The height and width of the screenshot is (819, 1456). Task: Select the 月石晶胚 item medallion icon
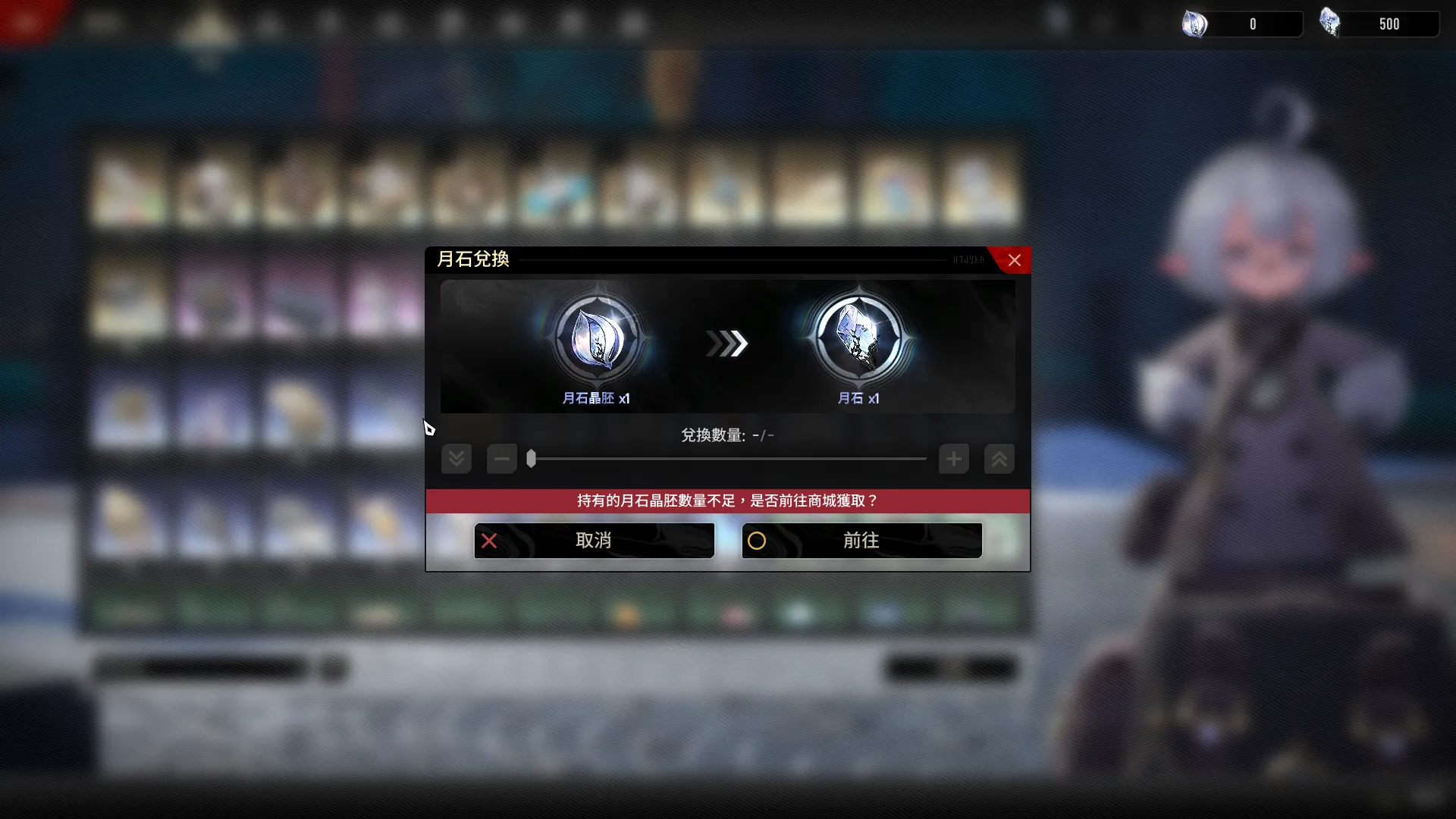pyautogui.click(x=597, y=336)
